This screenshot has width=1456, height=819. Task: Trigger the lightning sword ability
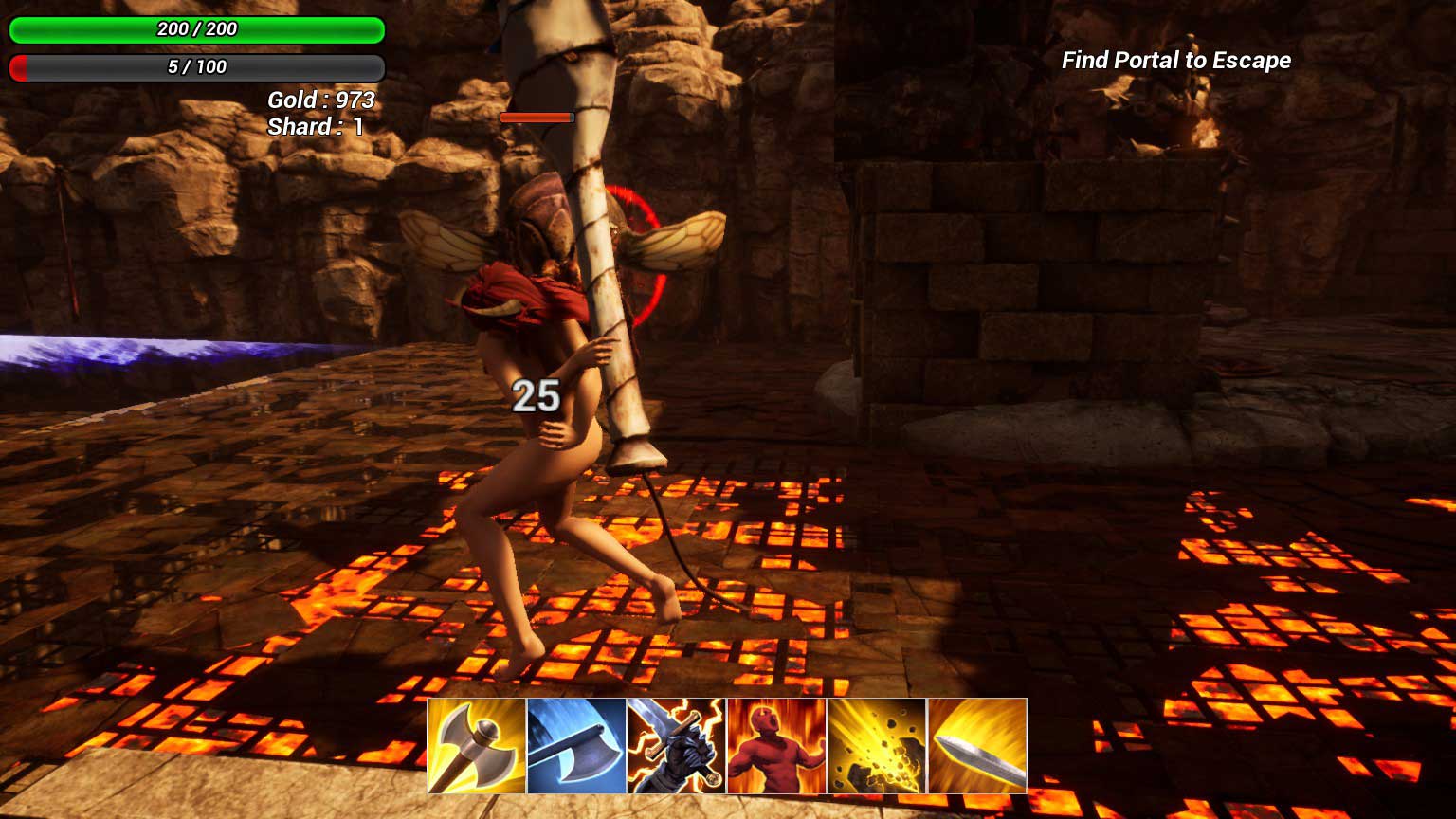click(677, 746)
